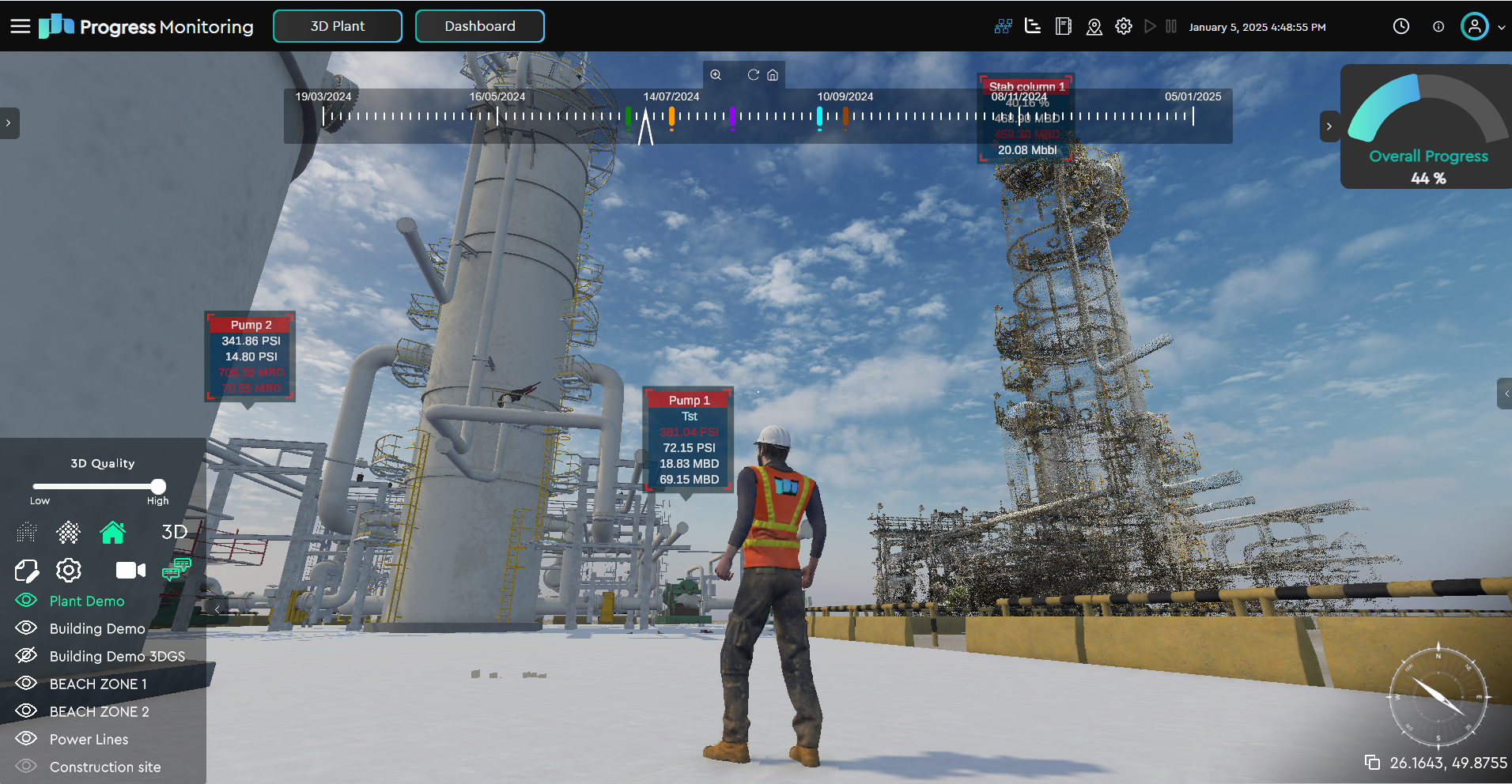1512x784 pixels.
Task: Open the clock history icon
Action: coord(1400,27)
